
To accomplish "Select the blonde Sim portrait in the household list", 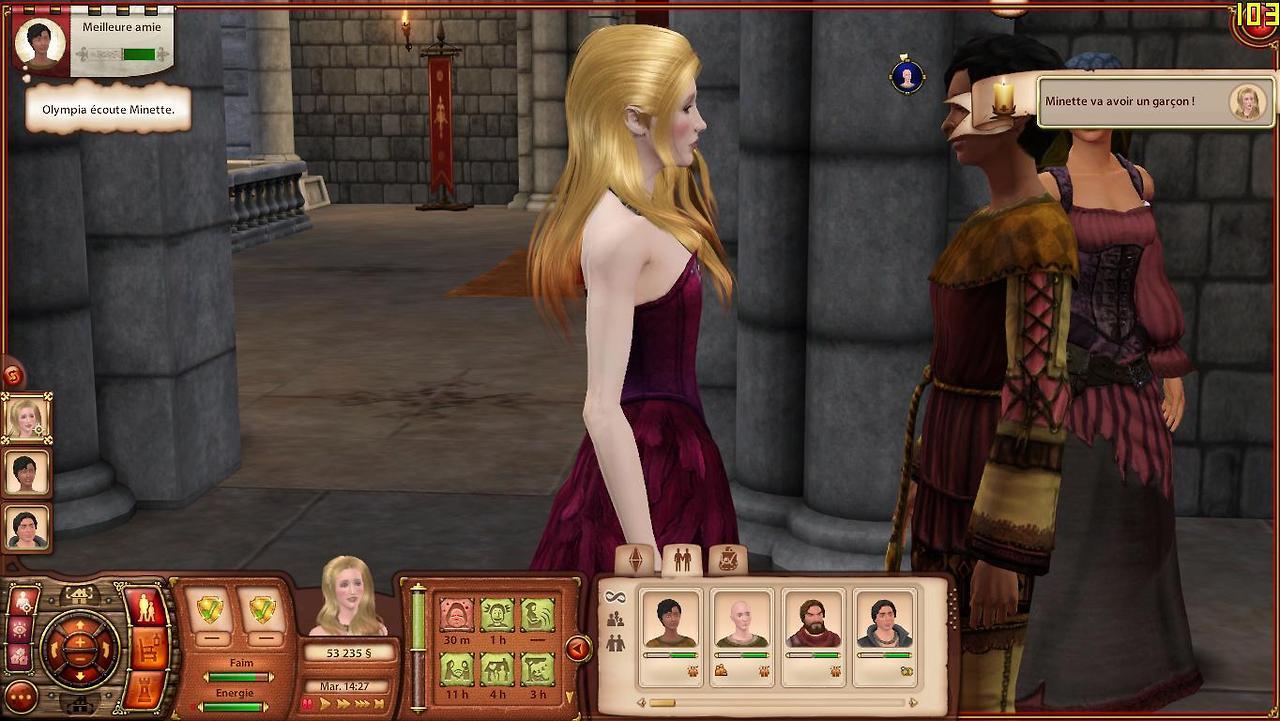I will coord(27,418).
